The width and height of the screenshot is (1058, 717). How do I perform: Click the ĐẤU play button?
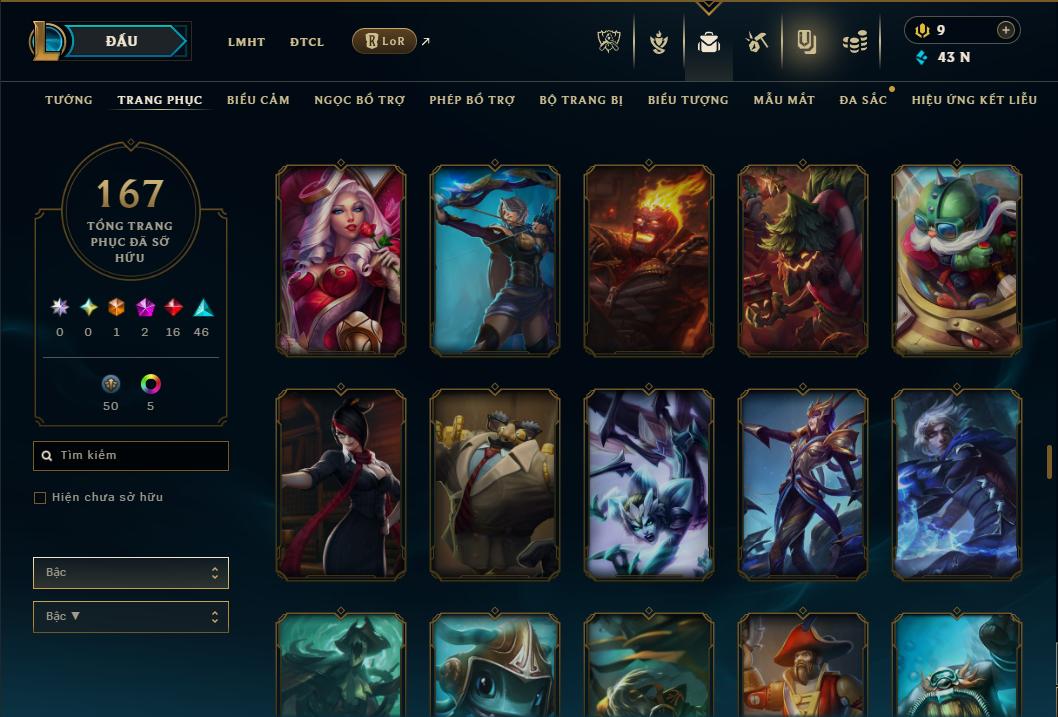tap(122, 41)
